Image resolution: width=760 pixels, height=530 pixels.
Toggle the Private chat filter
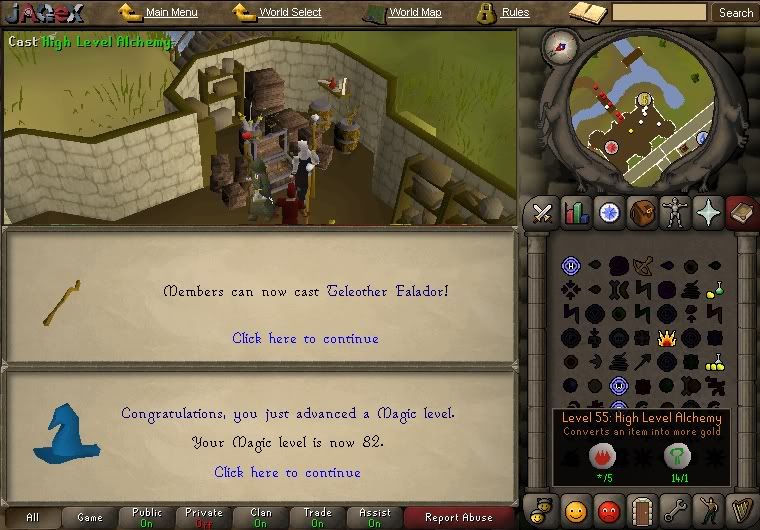point(204,517)
